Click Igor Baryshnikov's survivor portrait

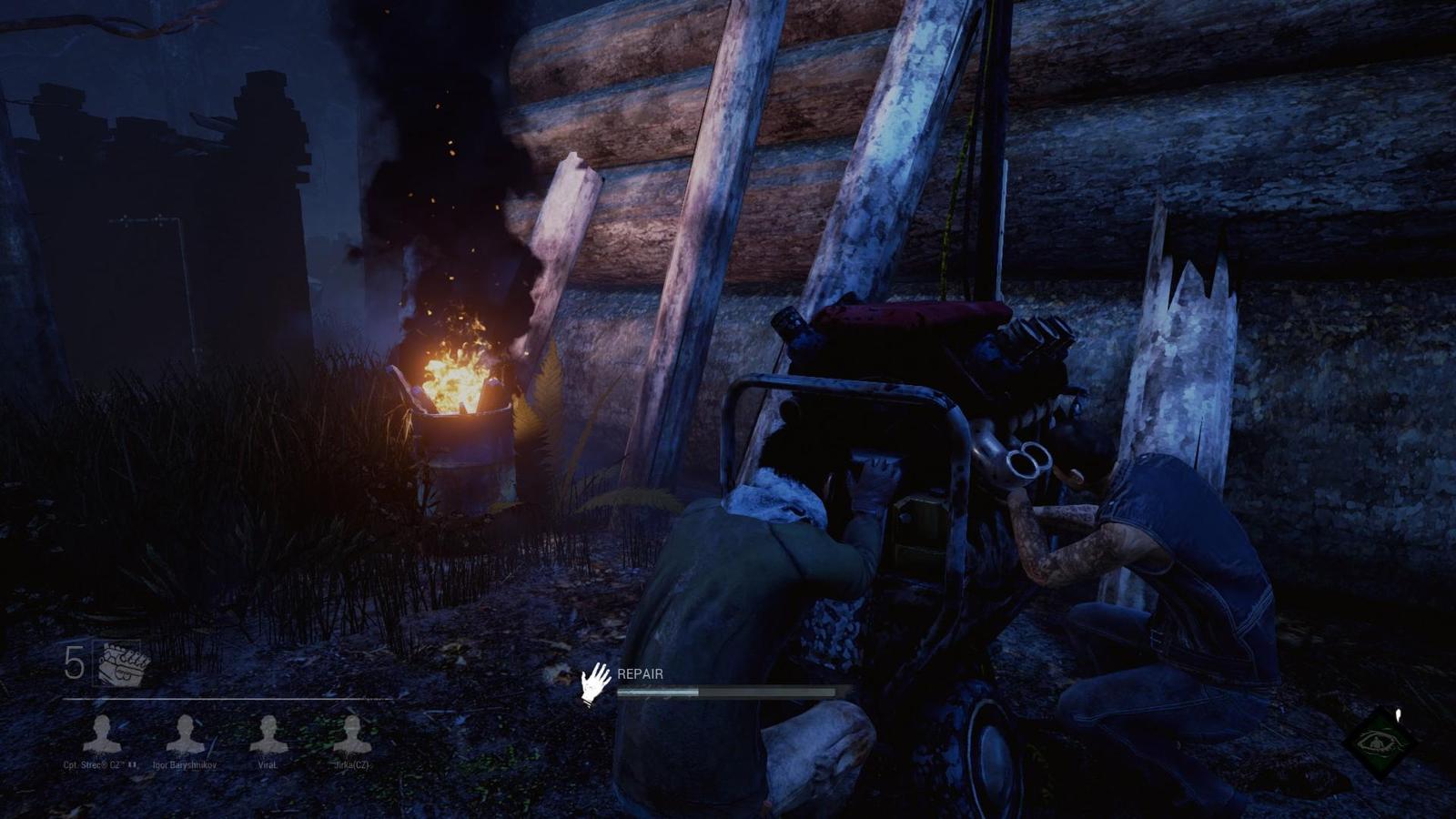[x=187, y=735]
